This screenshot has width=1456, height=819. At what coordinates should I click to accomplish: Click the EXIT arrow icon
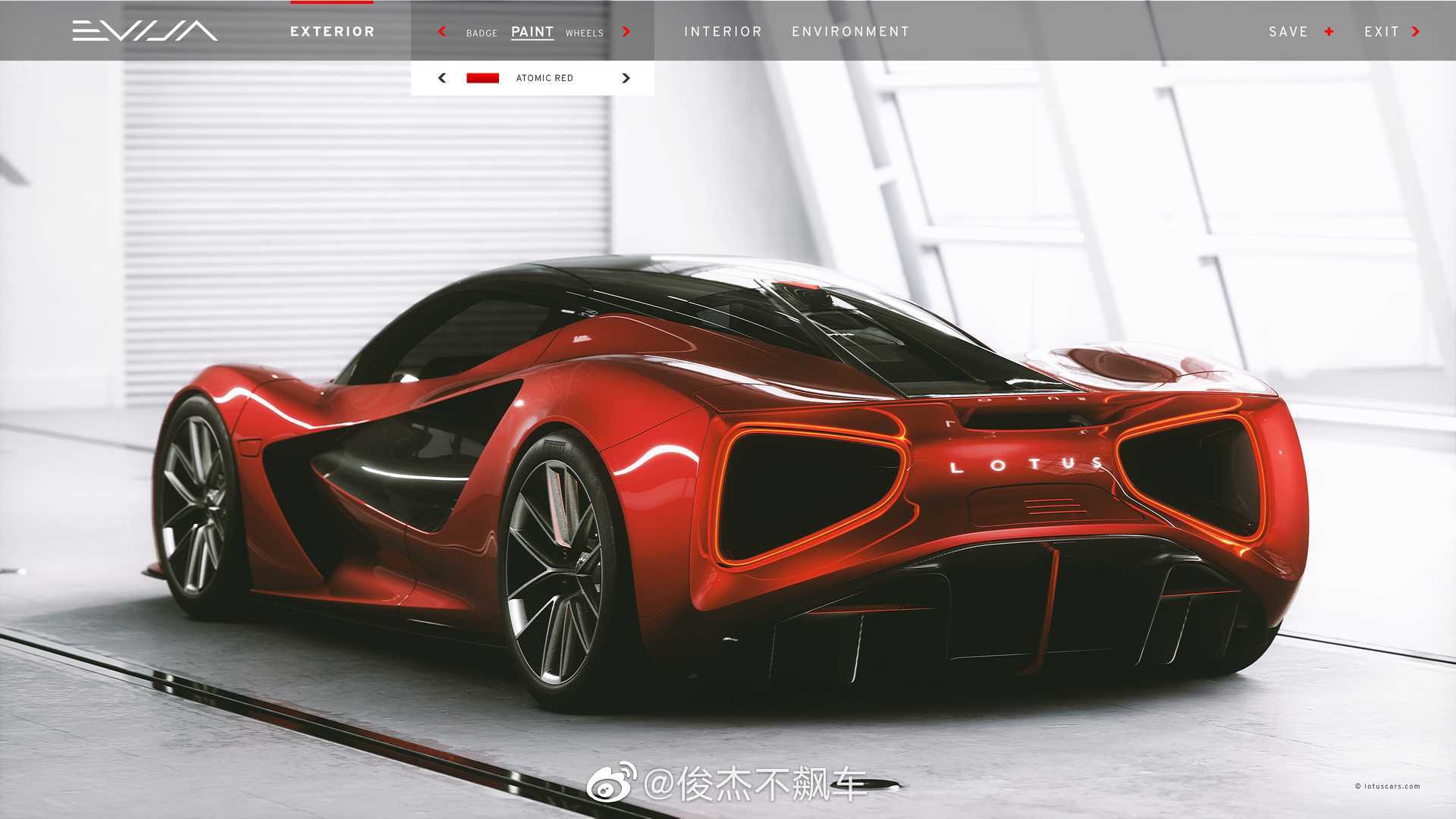pyautogui.click(x=1415, y=32)
